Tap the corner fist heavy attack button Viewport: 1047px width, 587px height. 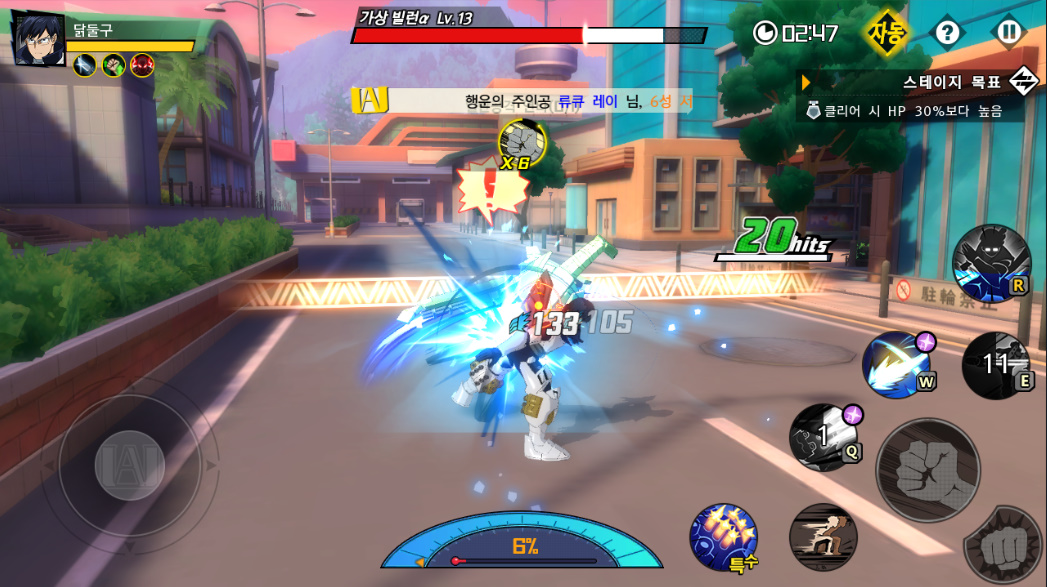pyautogui.click(x=1003, y=546)
